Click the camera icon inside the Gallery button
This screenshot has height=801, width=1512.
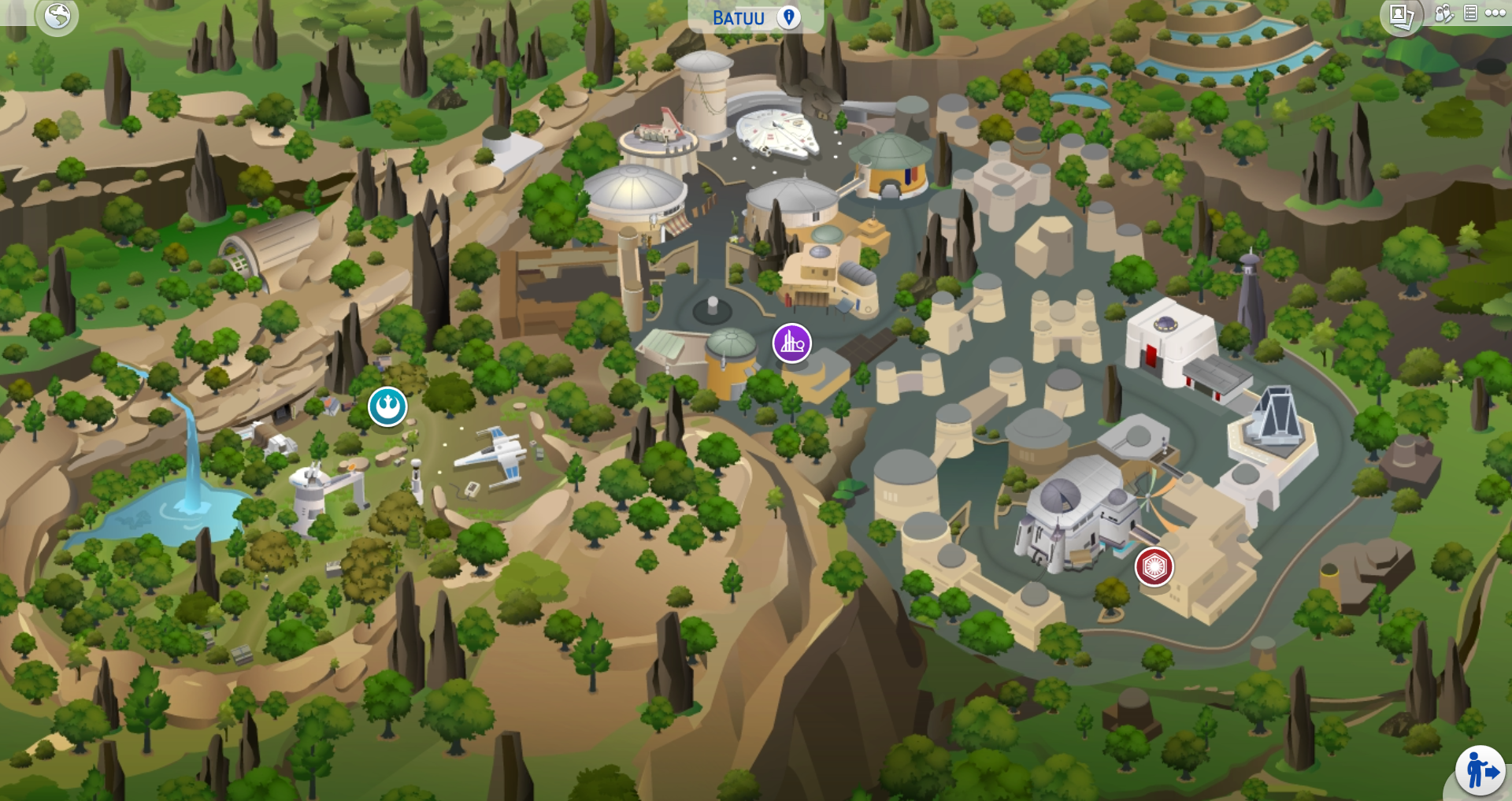point(1401,15)
